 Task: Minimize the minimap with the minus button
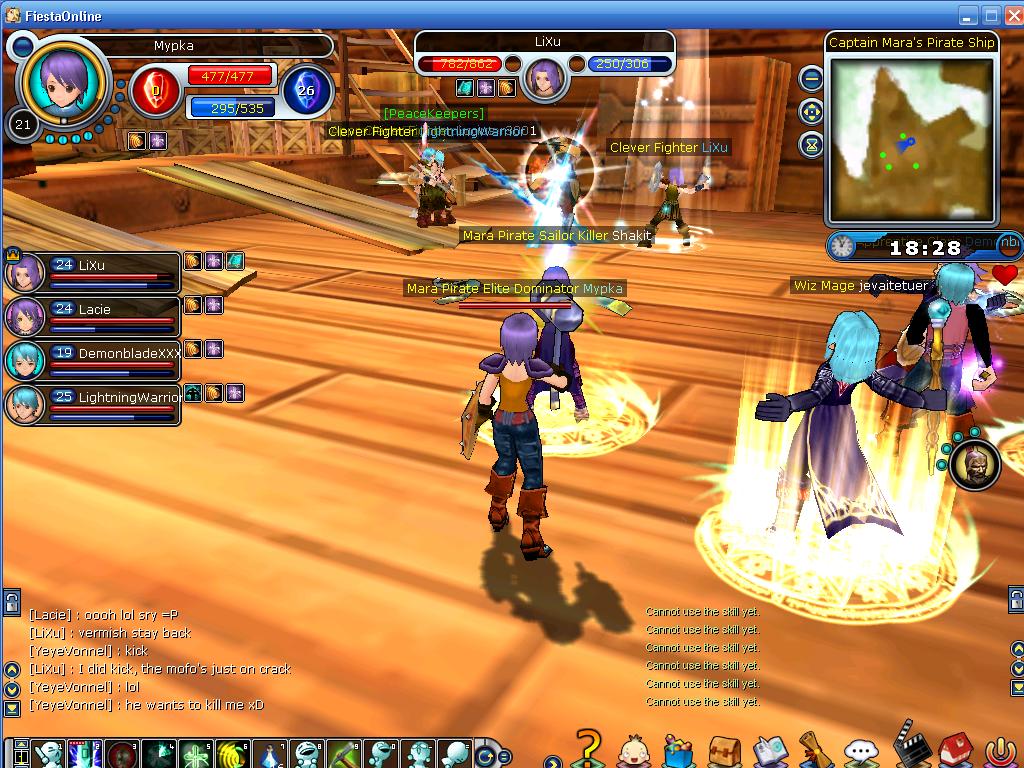coord(811,78)
